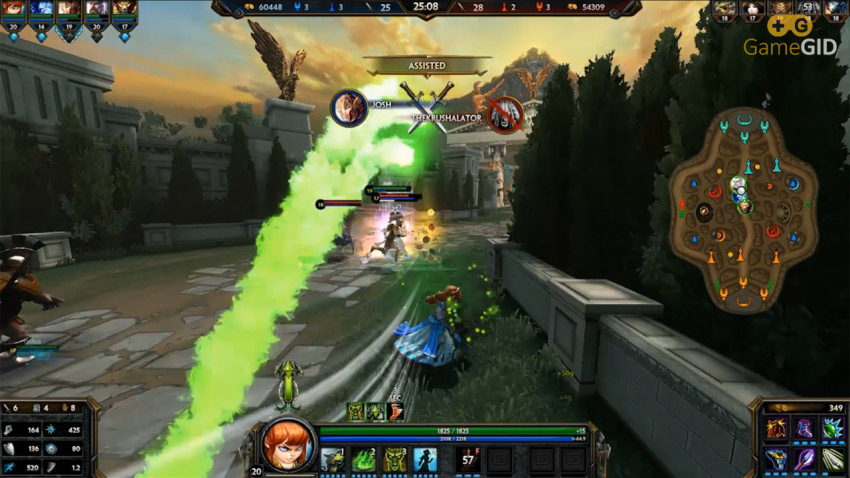Select the blue and gold gauntlet item
850x478 pixels.
tap(776, 459)
